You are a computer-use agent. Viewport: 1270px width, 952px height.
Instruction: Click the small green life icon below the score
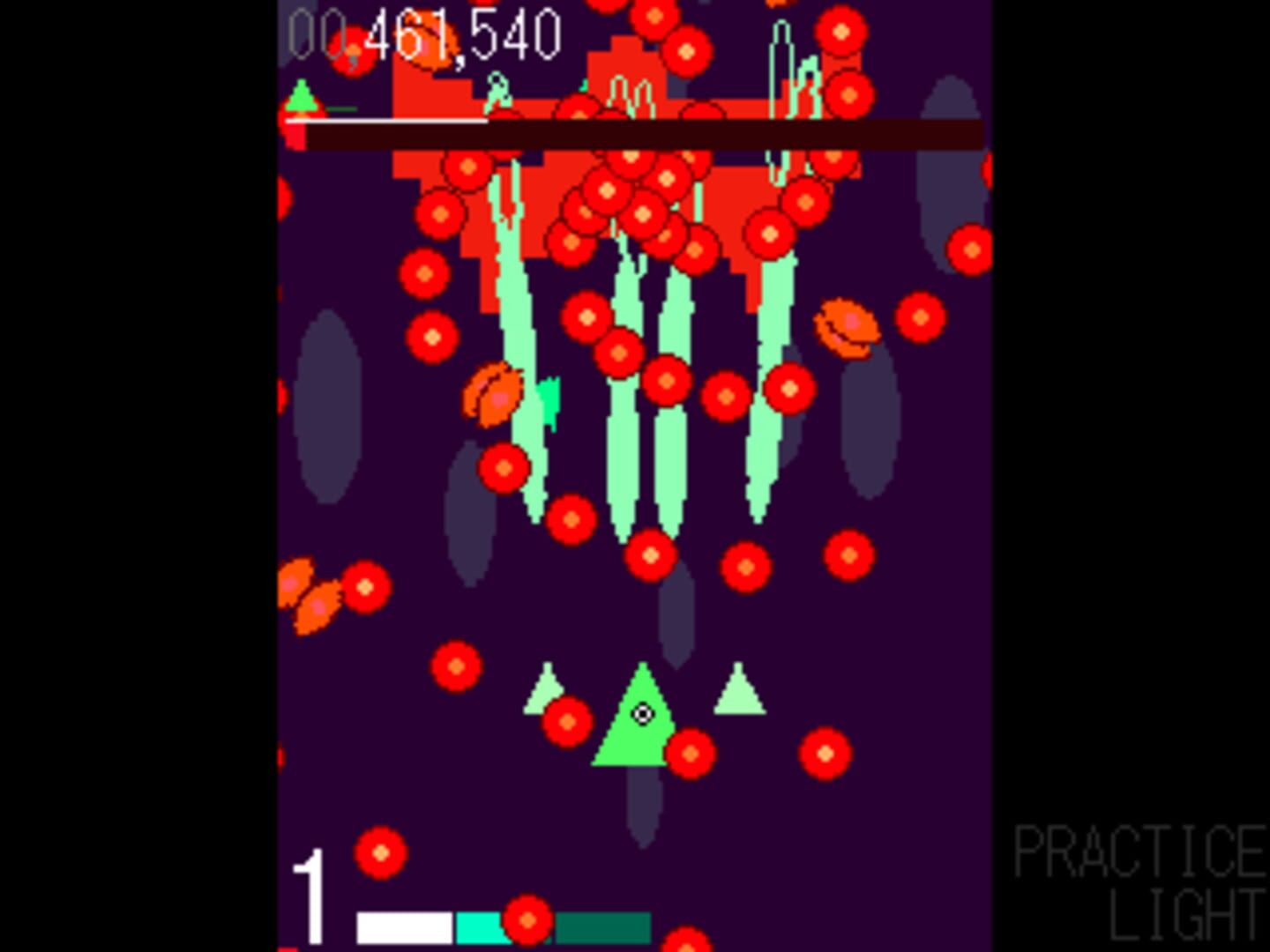[303, 97]
